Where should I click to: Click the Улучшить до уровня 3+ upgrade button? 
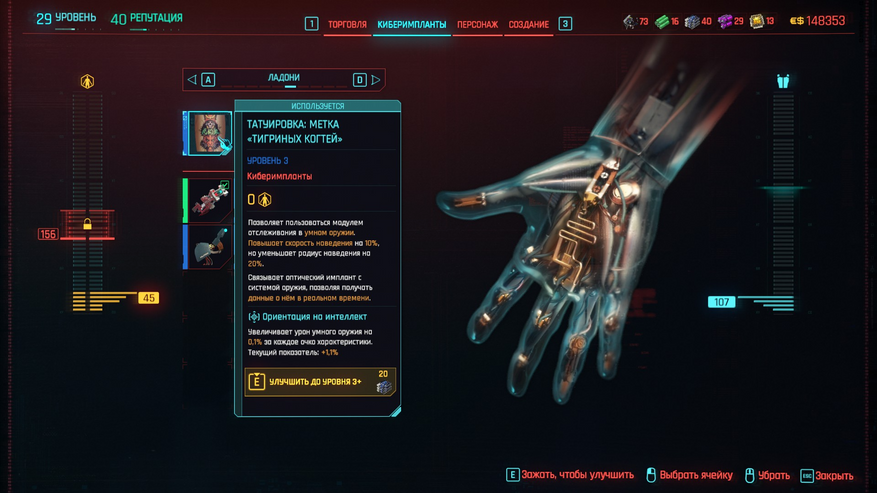pyautogui.click(x=320, y=381)
